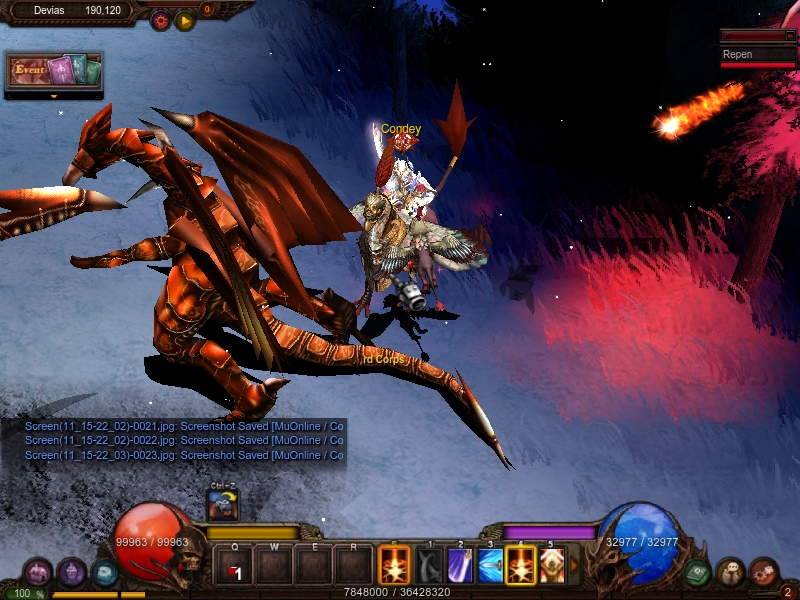Open the pink treasure chest menu icon
Viewport: 800px width, 600px height.
pos(38,573)
